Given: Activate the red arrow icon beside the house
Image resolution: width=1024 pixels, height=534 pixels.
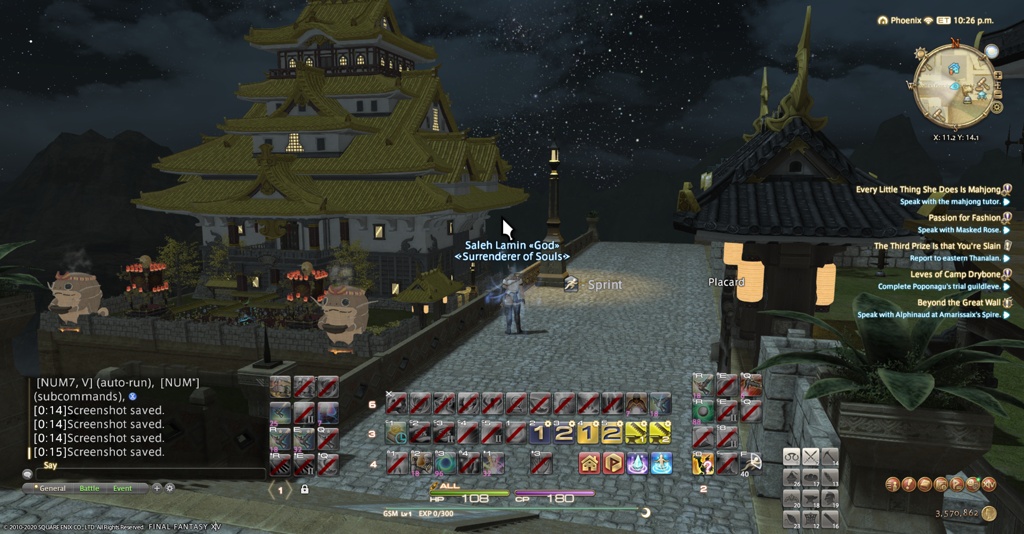Looking at the screenshot, I should coord(612,463).
